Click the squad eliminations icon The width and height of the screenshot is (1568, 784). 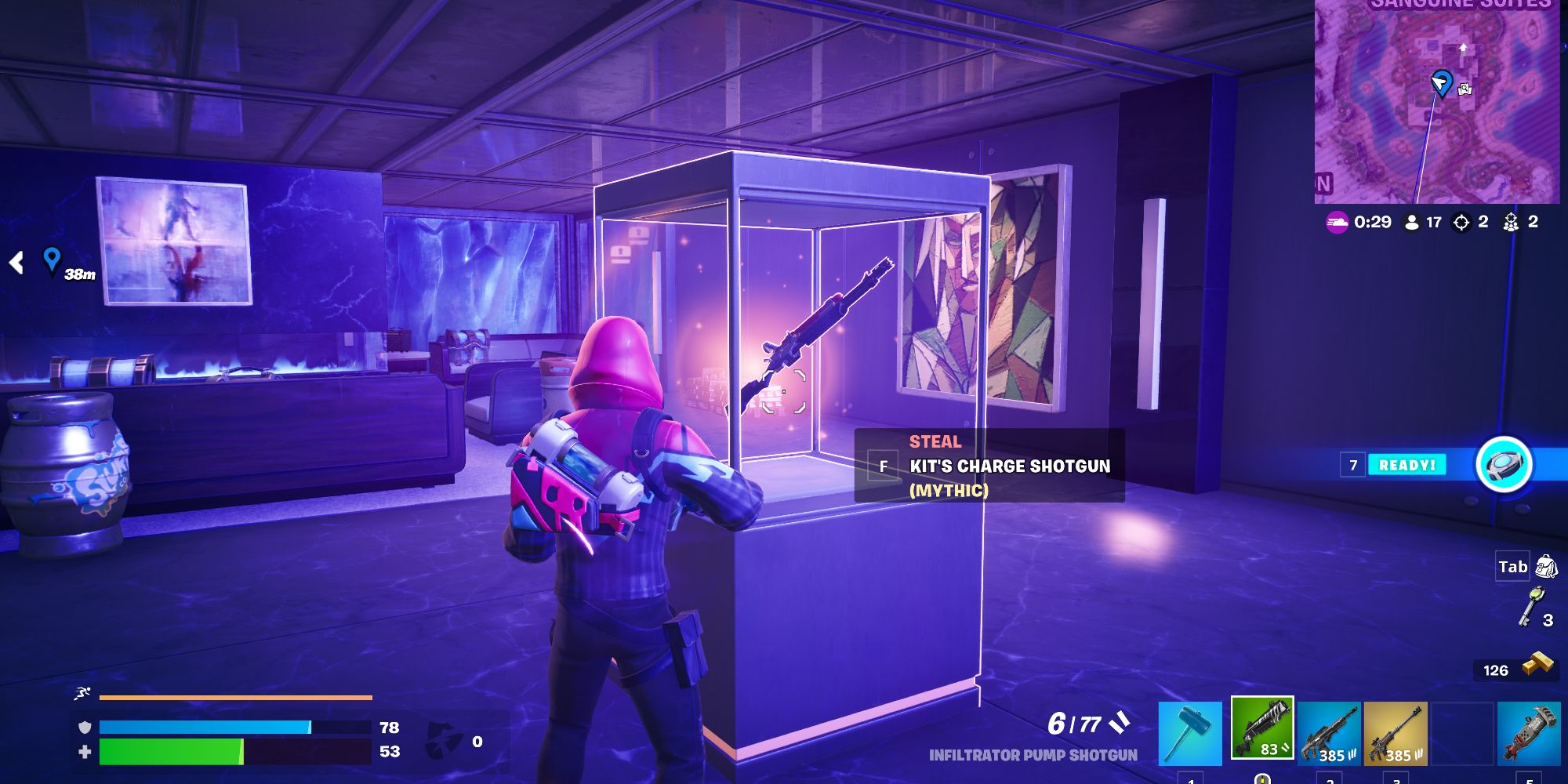point(1512,223)
